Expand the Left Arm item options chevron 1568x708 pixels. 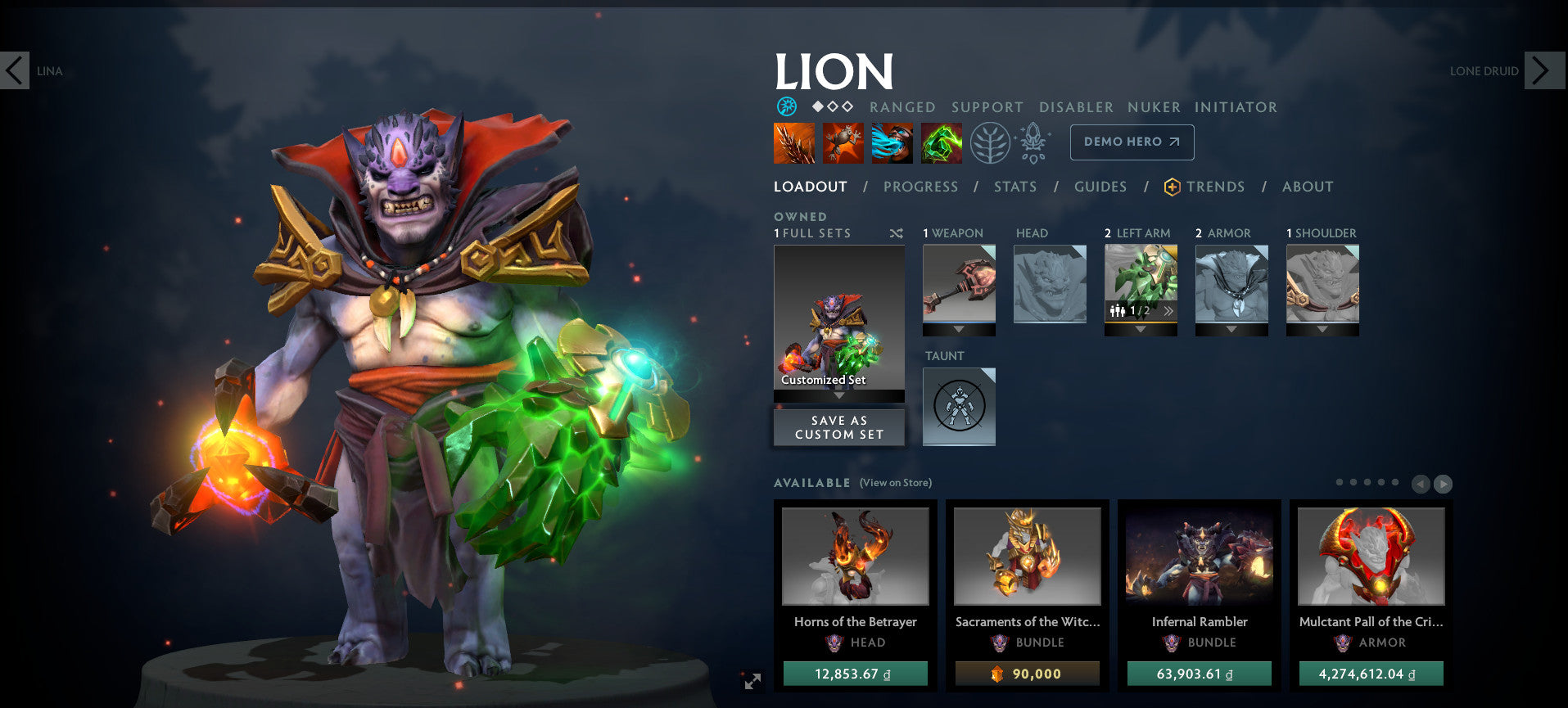pyautogui.click(x=1168, y=310)
